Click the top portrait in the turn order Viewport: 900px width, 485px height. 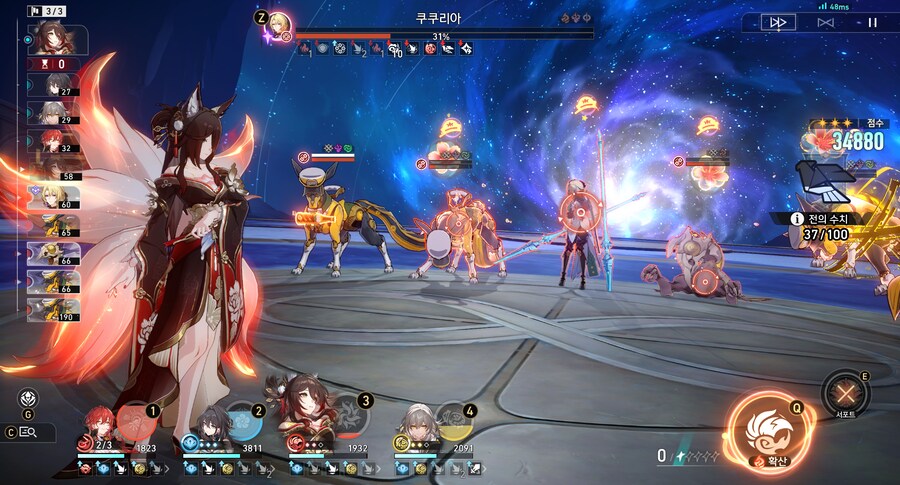pos(52,39)
